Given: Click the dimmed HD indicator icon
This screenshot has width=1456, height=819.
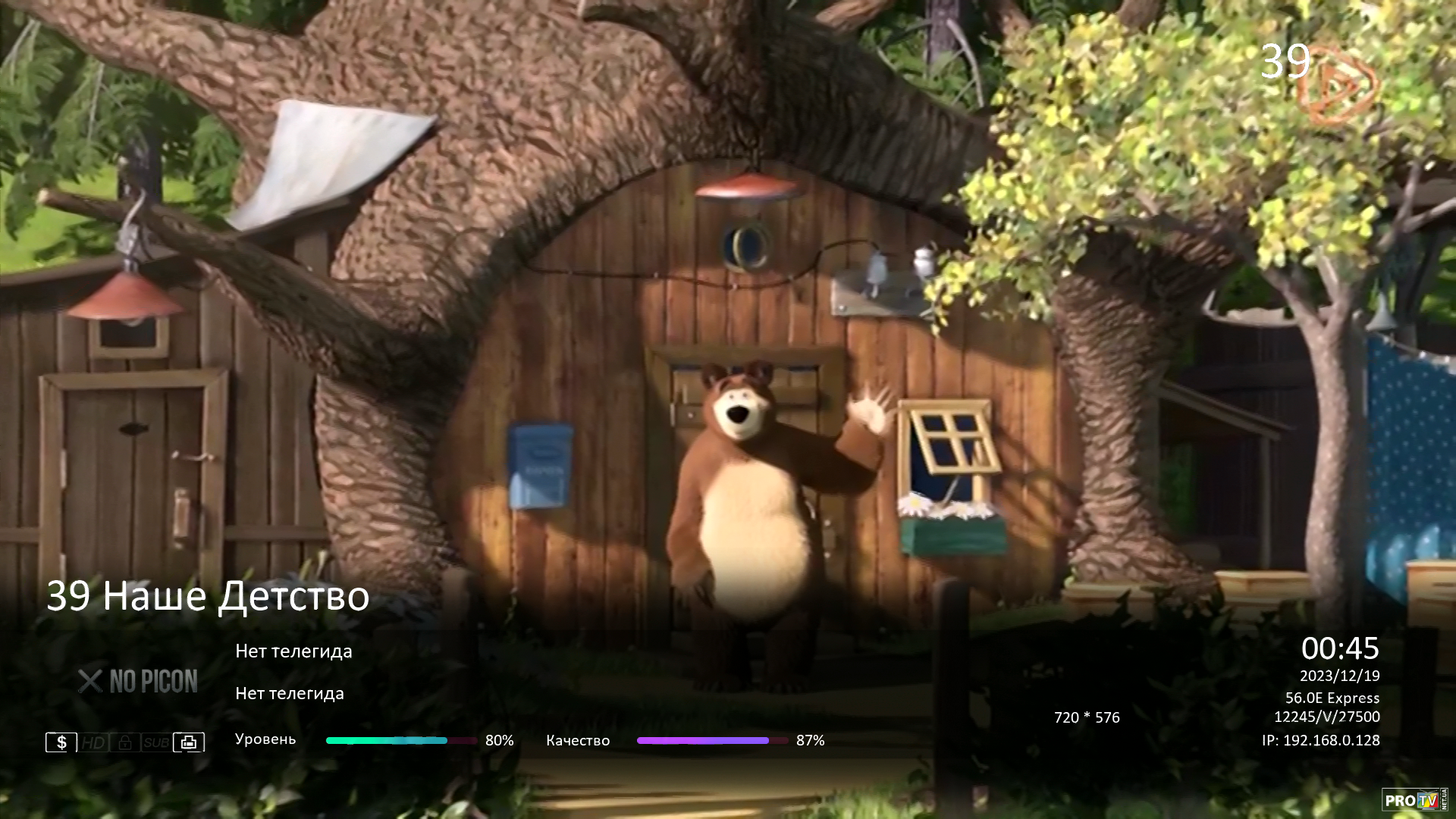Looking at the screenshot, I should [x=94, y=742].
